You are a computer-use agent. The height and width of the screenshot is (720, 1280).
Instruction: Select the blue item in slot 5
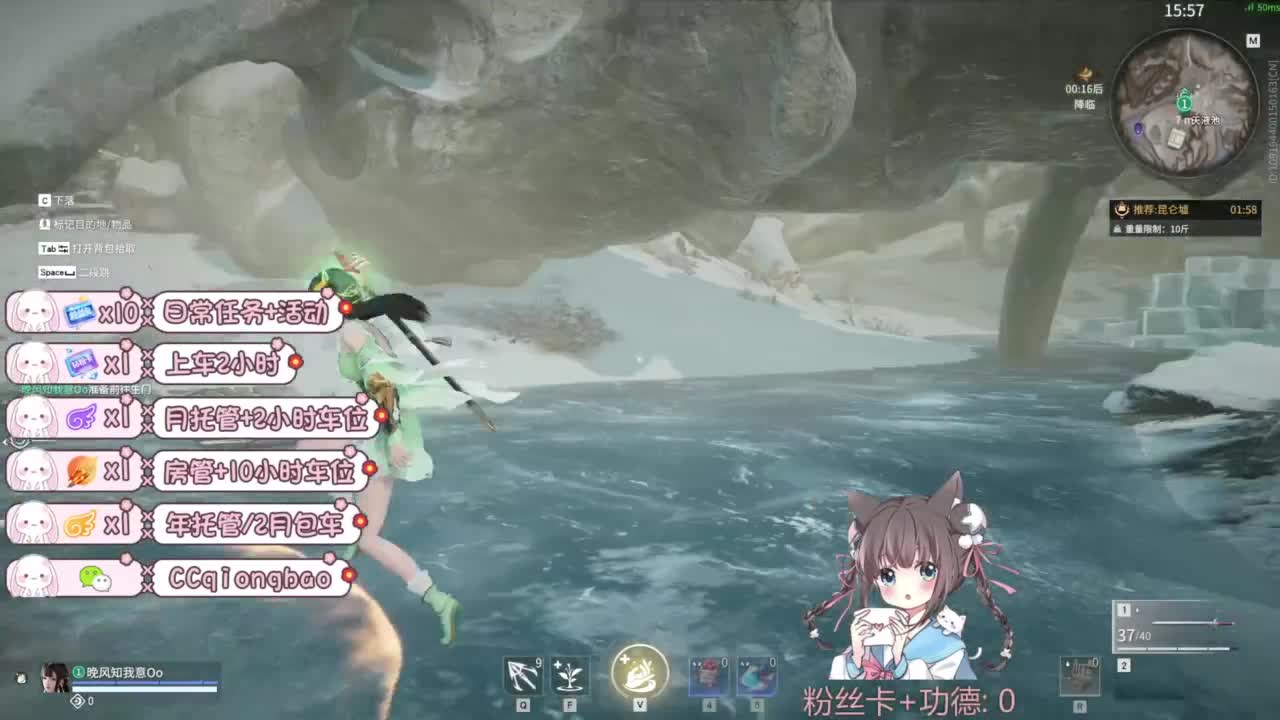pyautogui.click(x=762, y=675)
